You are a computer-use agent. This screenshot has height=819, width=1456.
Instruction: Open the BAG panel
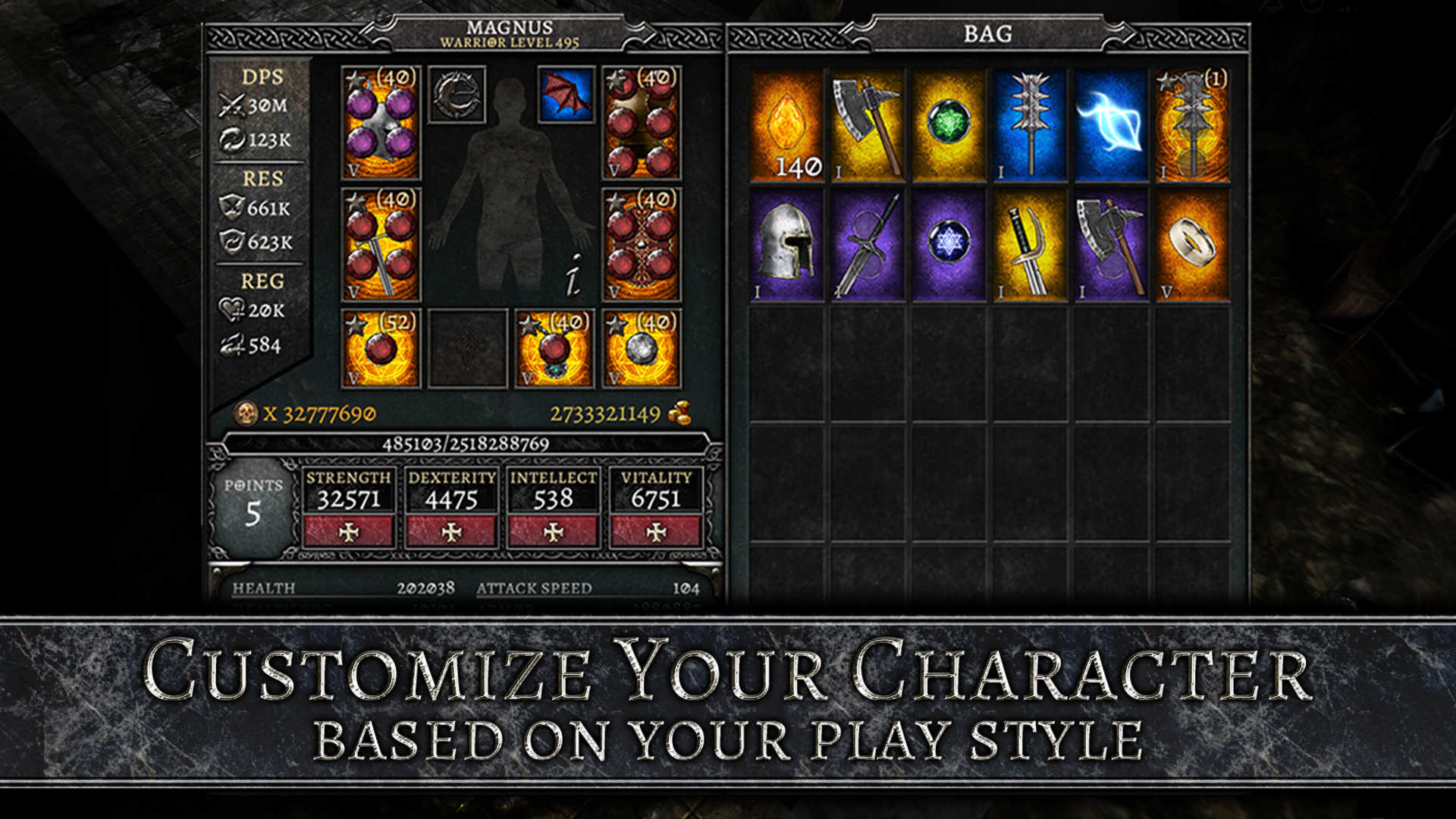[x=985, y=33]
